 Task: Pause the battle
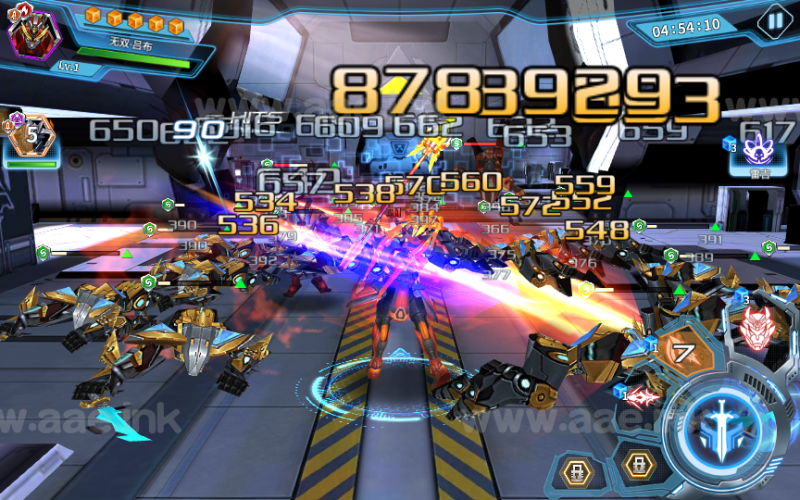click(x=773, y=20)
